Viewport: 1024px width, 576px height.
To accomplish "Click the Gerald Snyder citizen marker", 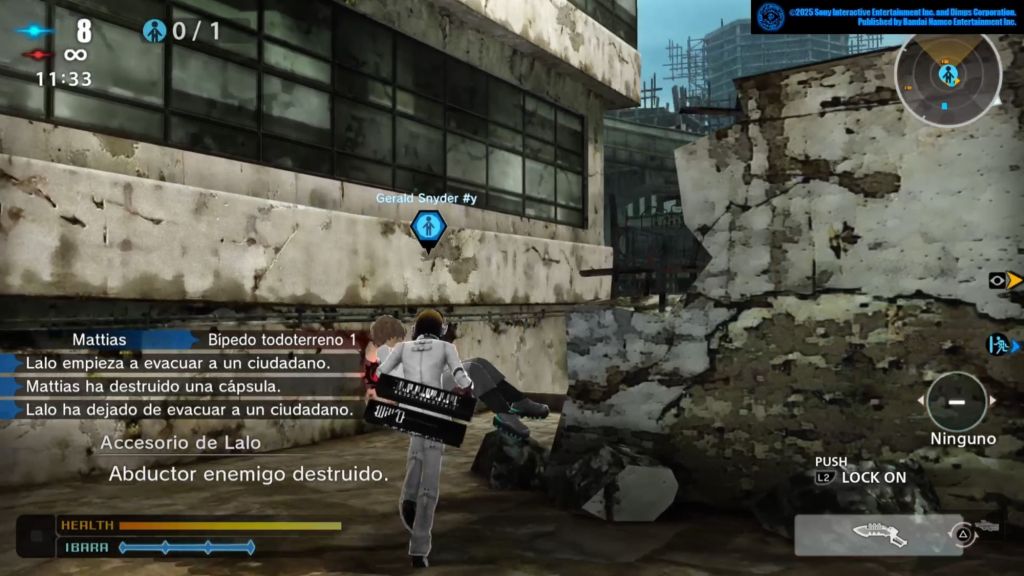I will [x=428, y=226].
